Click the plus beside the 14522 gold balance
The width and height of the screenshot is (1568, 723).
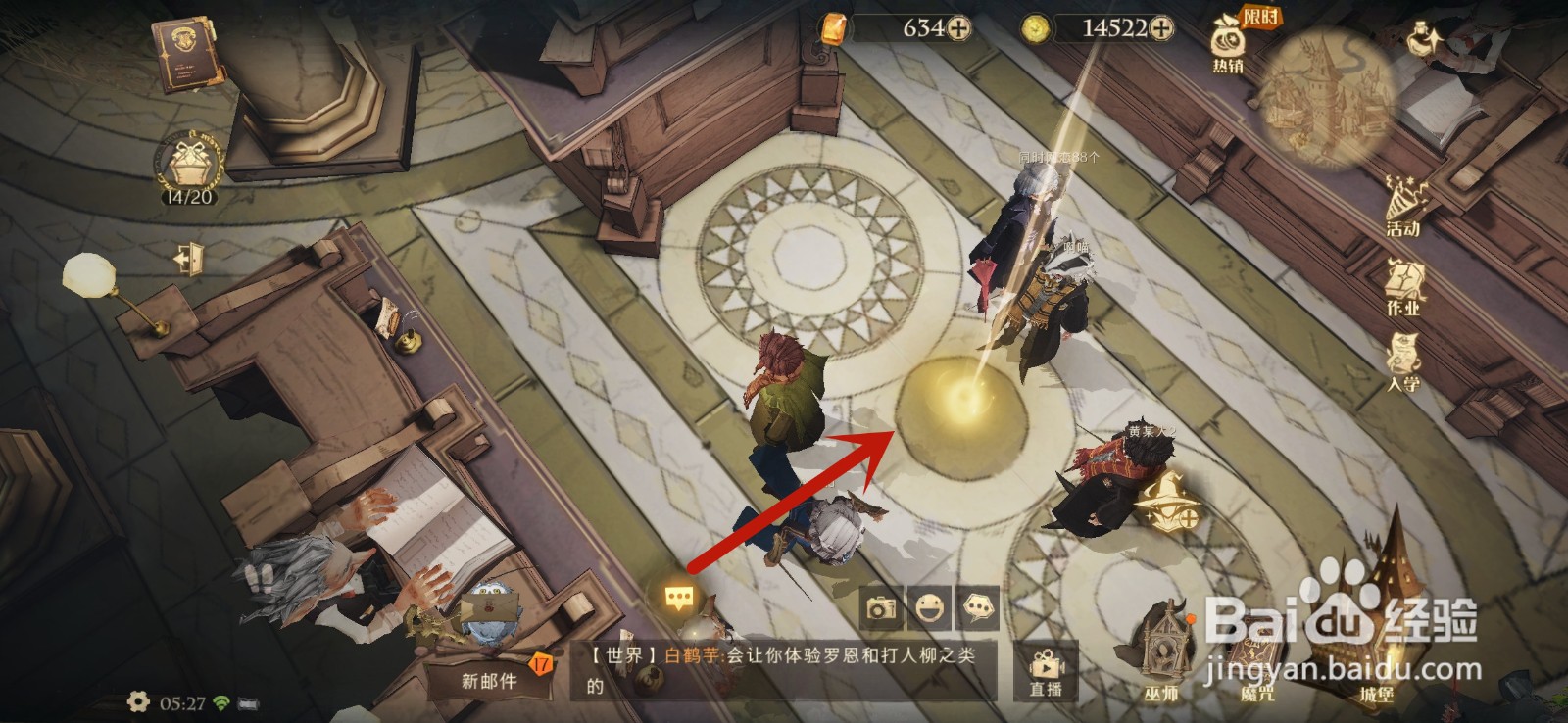pyautogui.click(x=1160, y=29)
